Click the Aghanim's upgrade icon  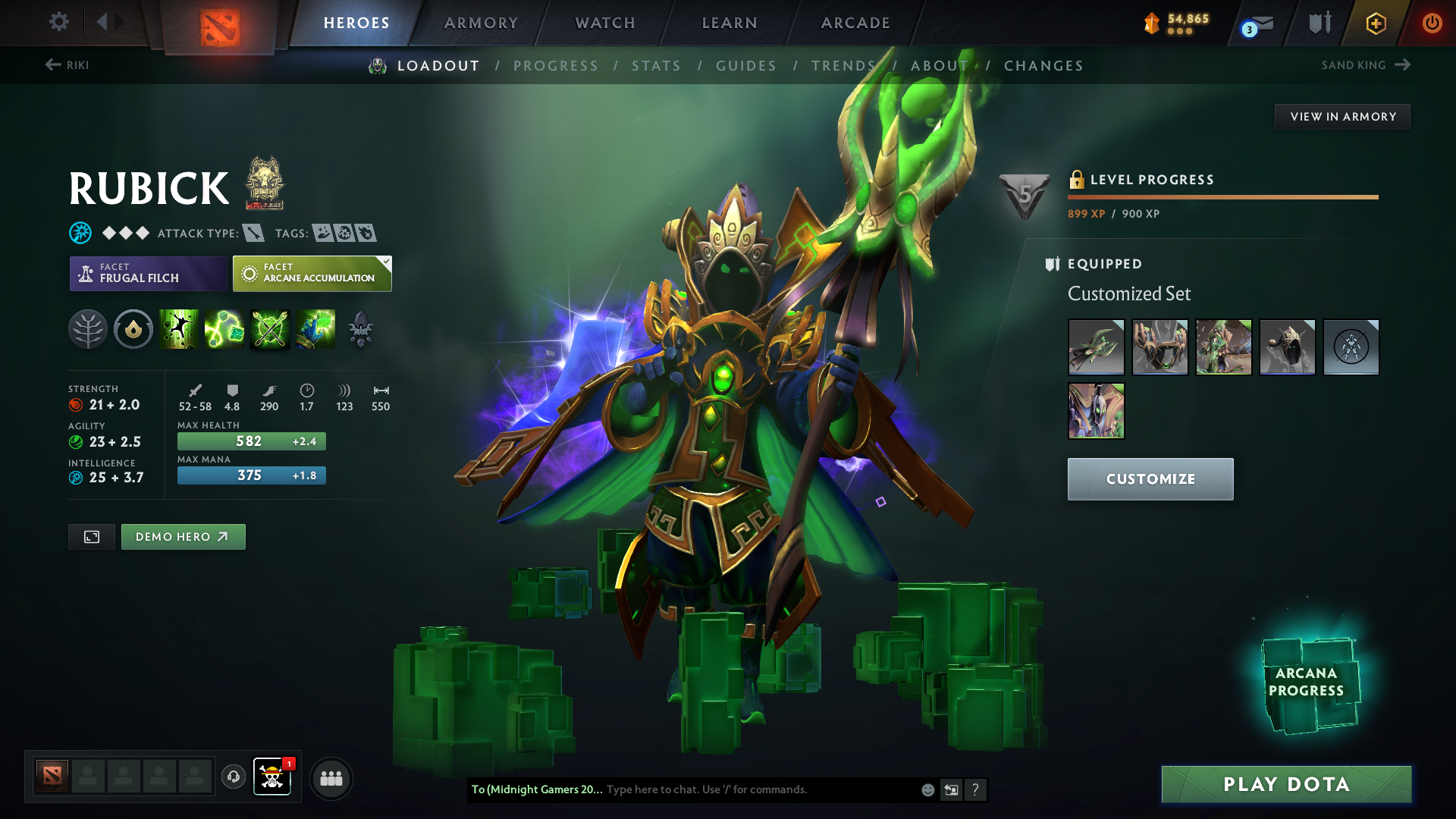[360, 329]
